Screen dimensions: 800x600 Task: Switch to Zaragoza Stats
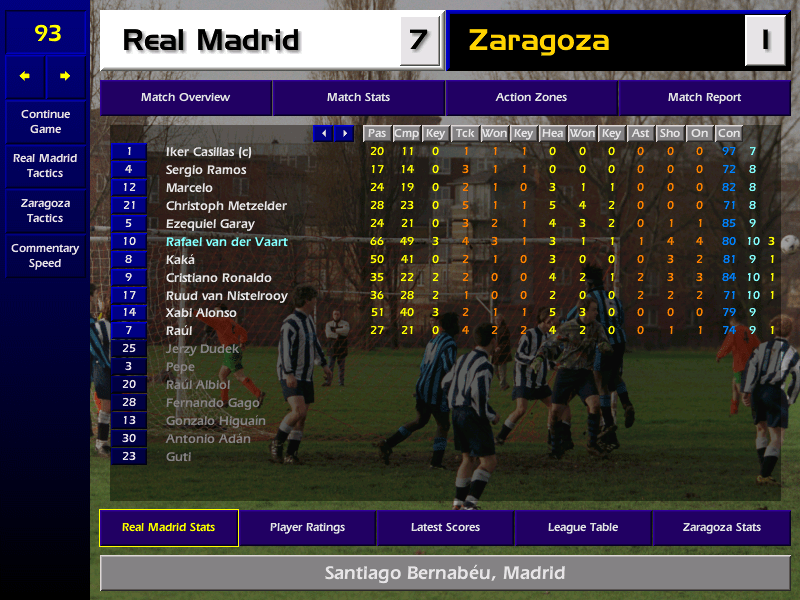pyautogui.click(x=721, y=528)
